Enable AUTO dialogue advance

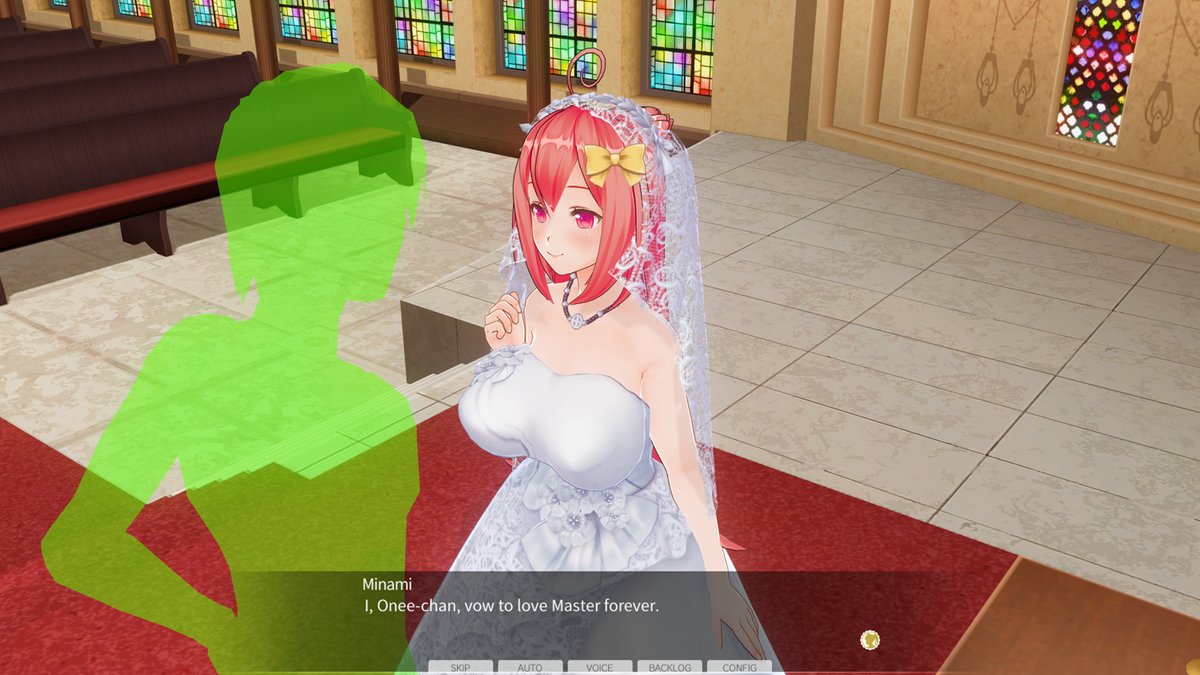[x=530, y=667]
